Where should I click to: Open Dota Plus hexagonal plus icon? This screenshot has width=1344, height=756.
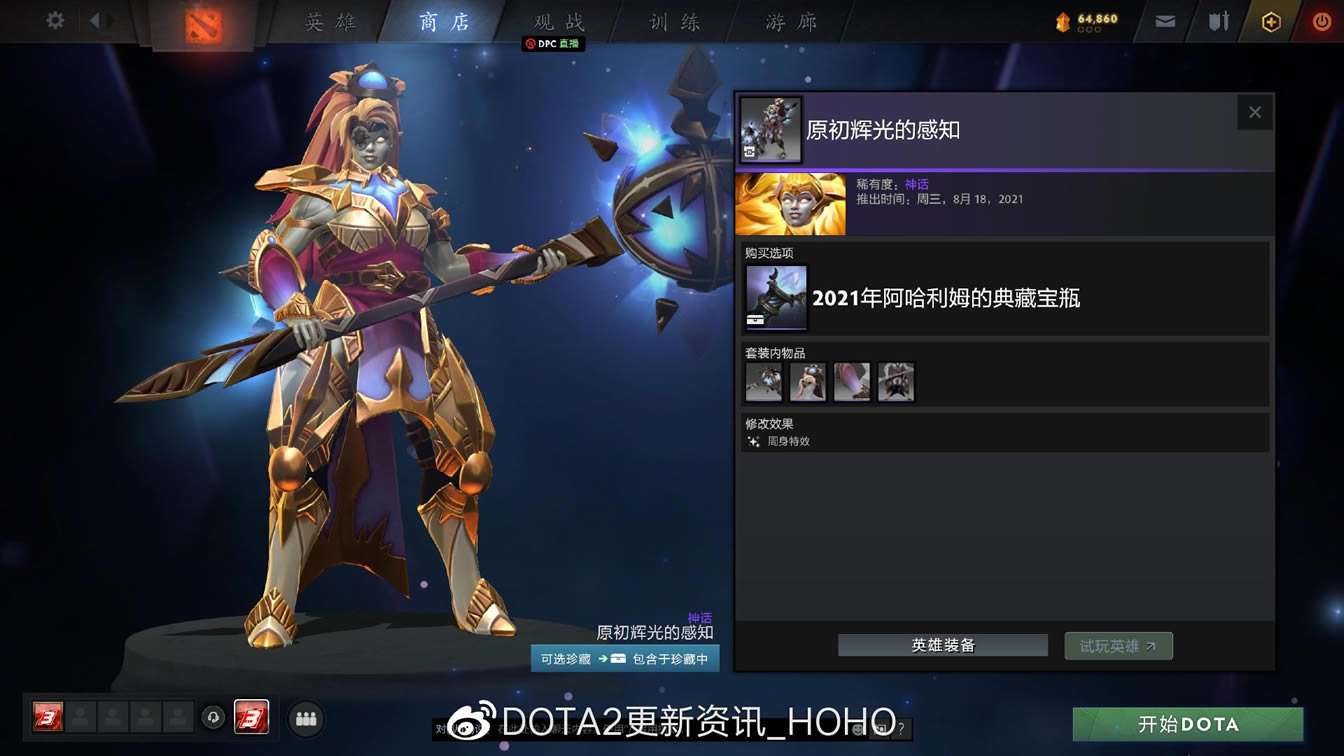coord(1270,22)
